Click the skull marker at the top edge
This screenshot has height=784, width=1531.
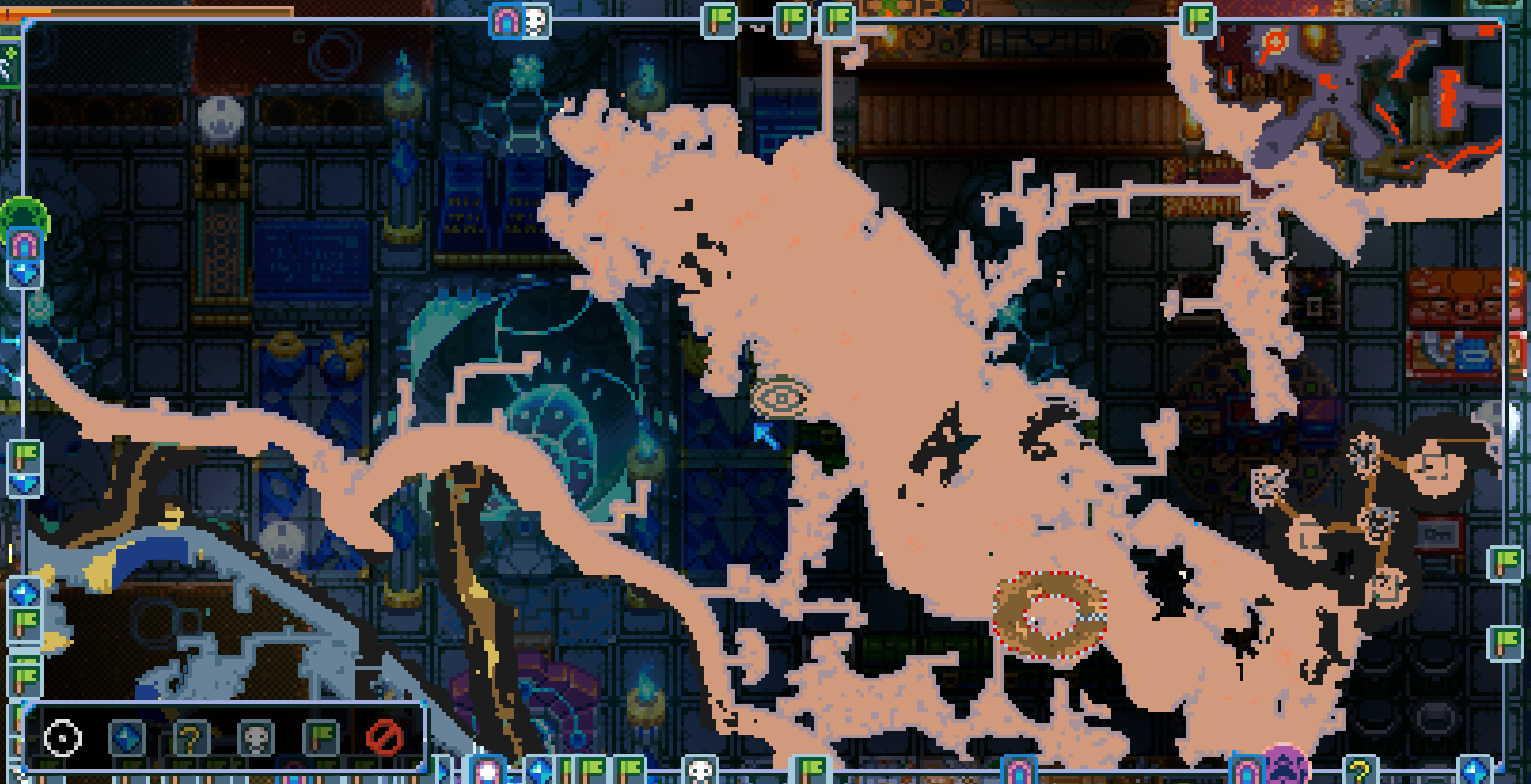coord(534,18)
